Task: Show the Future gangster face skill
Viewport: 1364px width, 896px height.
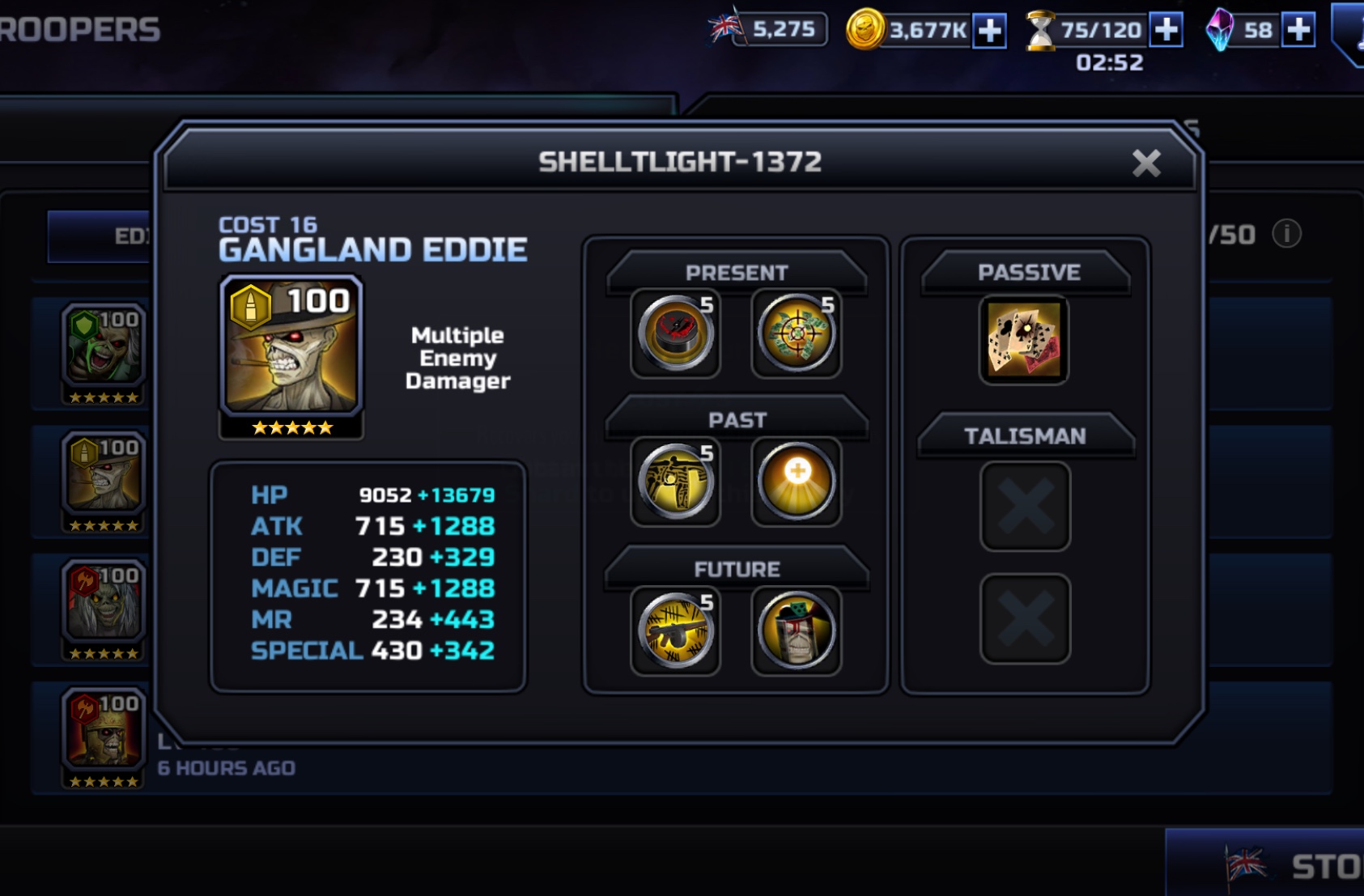Action: coord(797,631)
